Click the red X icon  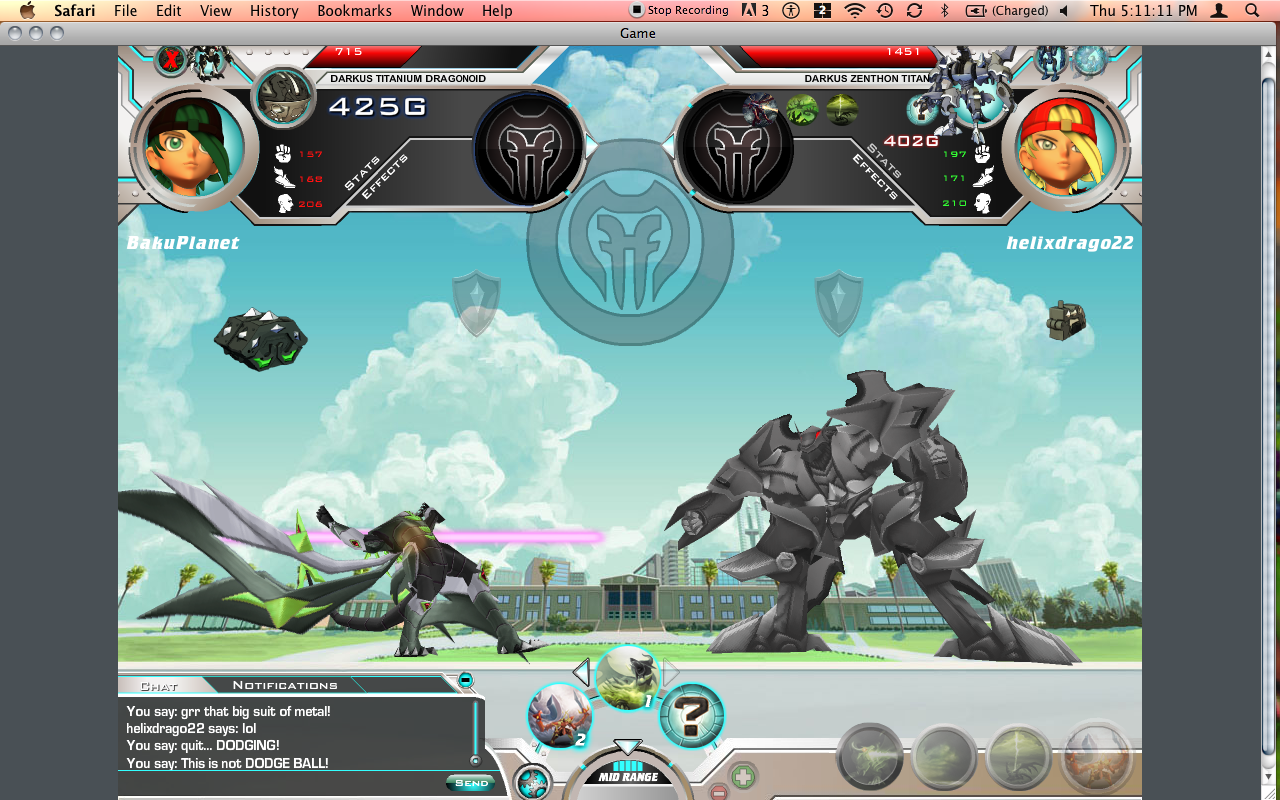coord(172,60)
